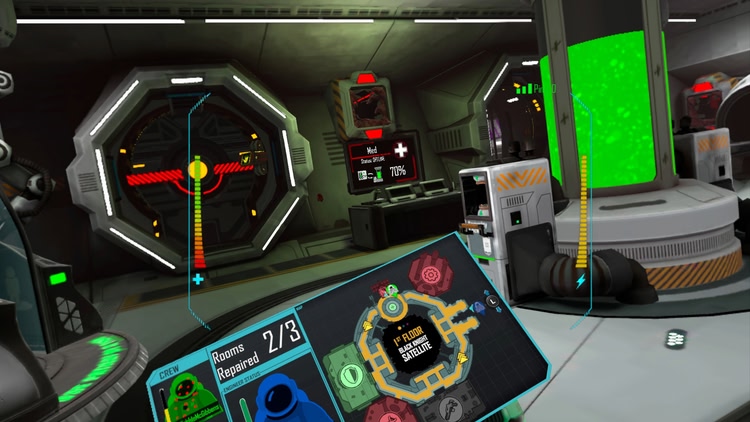Click the 1st Floor Black Knight Satellite label
The image size is (750, 422).
click(x=415, y=346)
